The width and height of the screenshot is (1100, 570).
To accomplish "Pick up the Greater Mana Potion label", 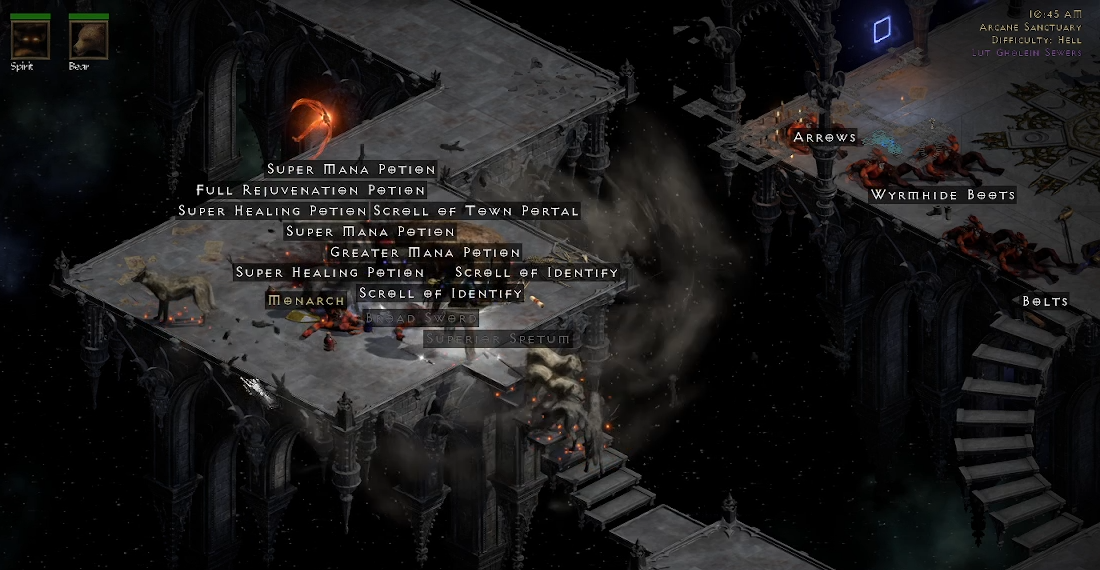I will 425,253.
